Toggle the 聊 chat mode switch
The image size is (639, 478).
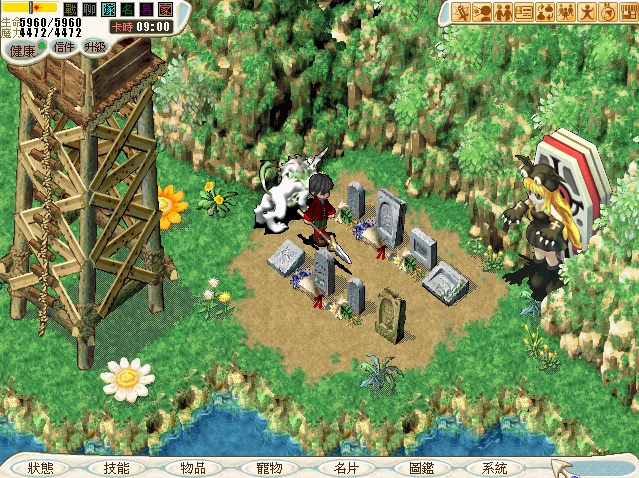pos(89,9)
